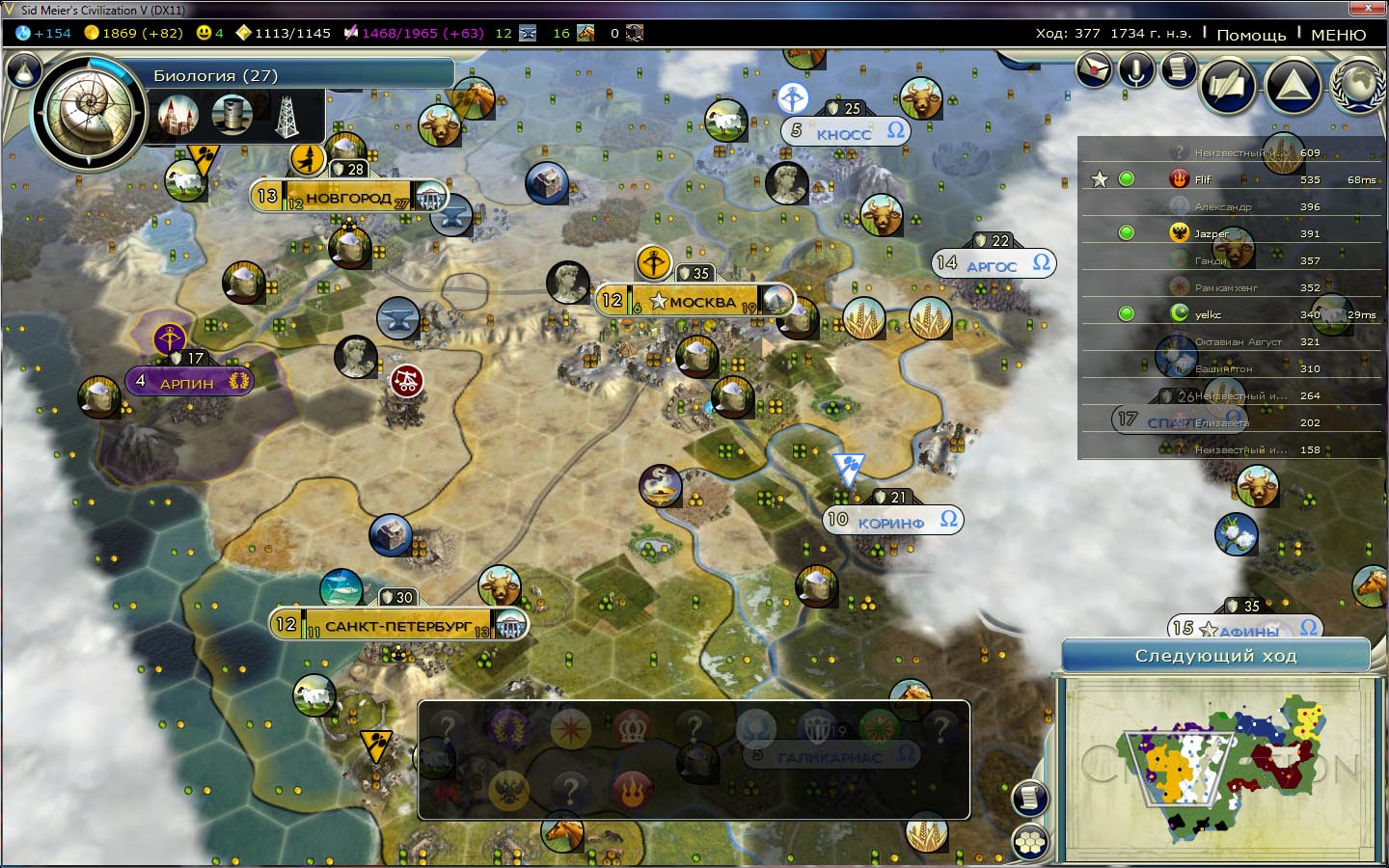Toggle the microphone voice chat button
The width and height of the screenshot is (1389, 868).
point(1137,69)
